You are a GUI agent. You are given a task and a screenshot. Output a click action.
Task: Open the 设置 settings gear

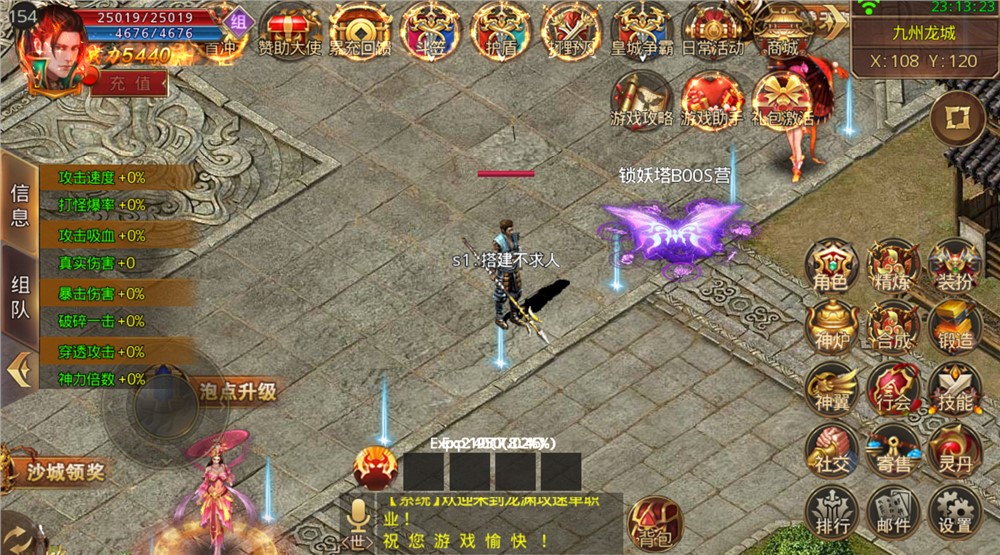[955, 511]
